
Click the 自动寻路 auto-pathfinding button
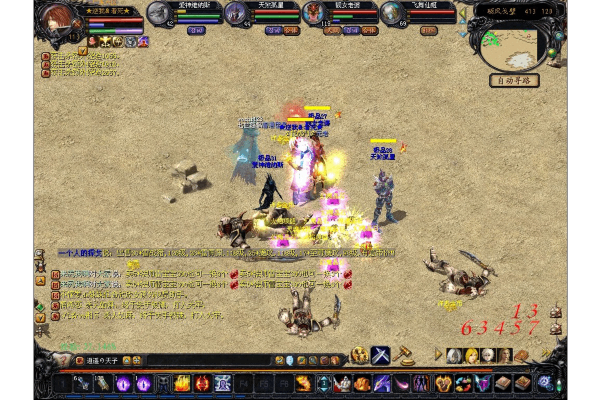tap(514, 80)
